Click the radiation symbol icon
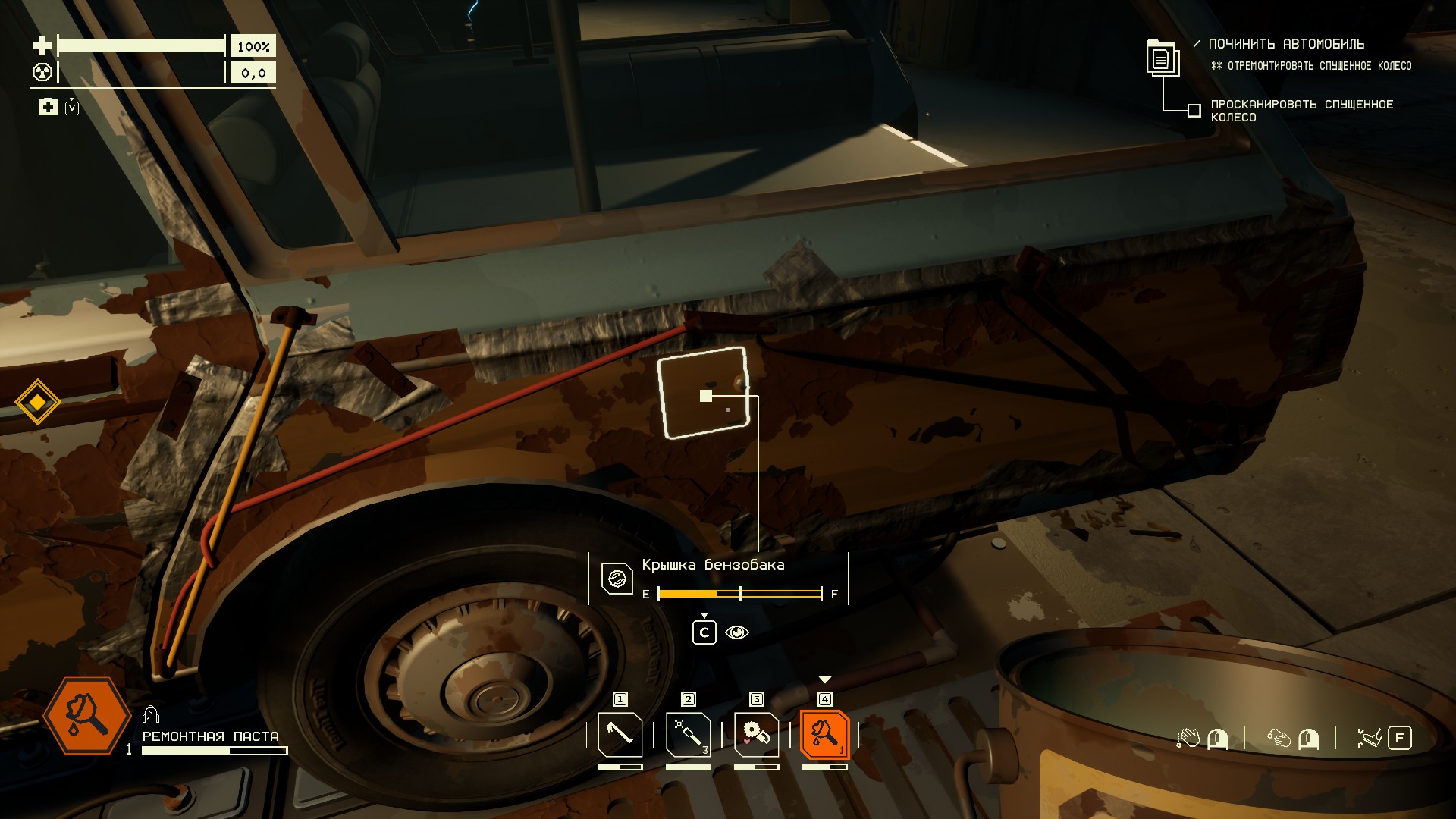Screen dimensions: 1456x819 [42, 72]
